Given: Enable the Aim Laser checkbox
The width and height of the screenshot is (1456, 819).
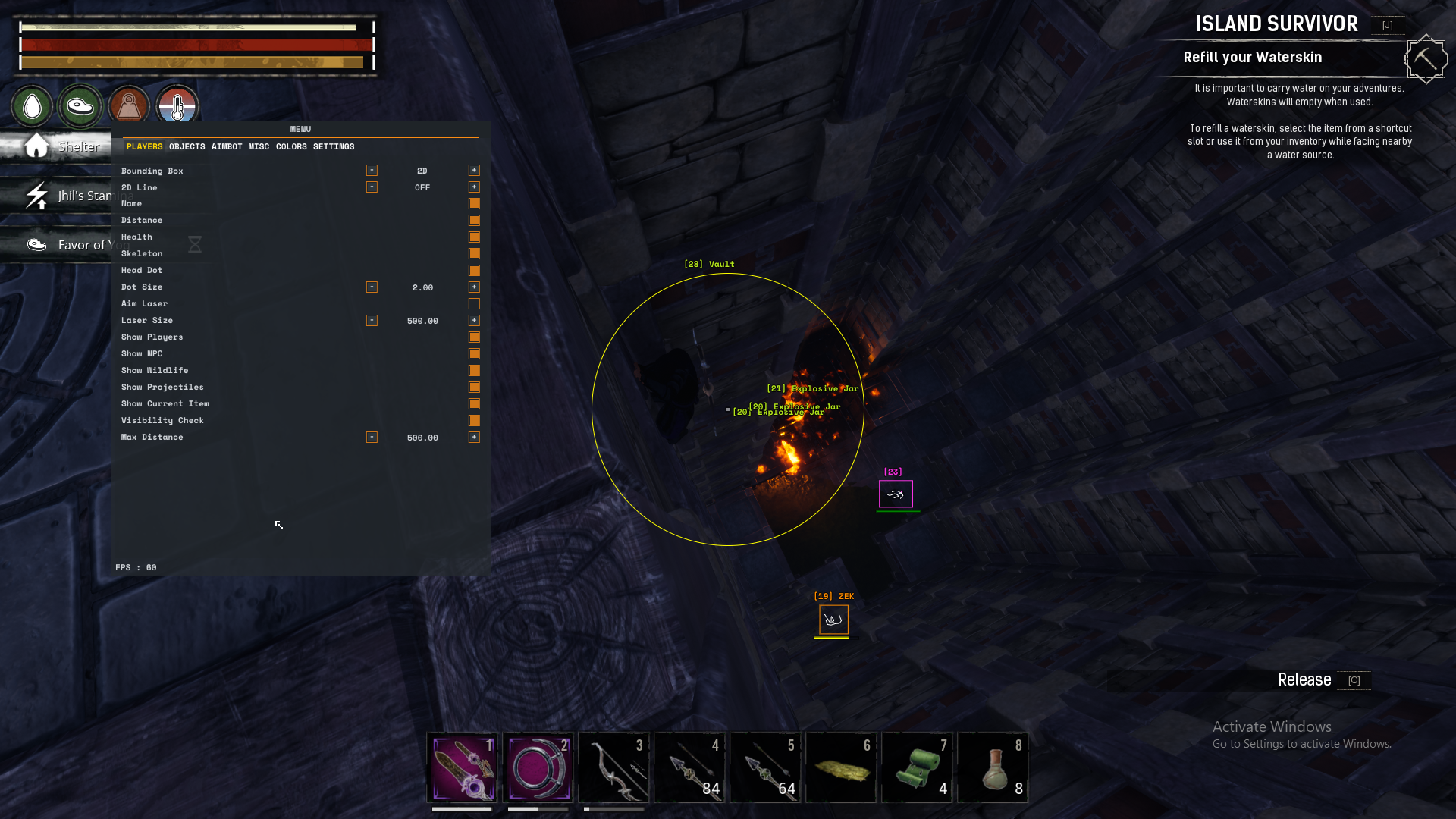Looking at the screenshot, I should point(474,304).
